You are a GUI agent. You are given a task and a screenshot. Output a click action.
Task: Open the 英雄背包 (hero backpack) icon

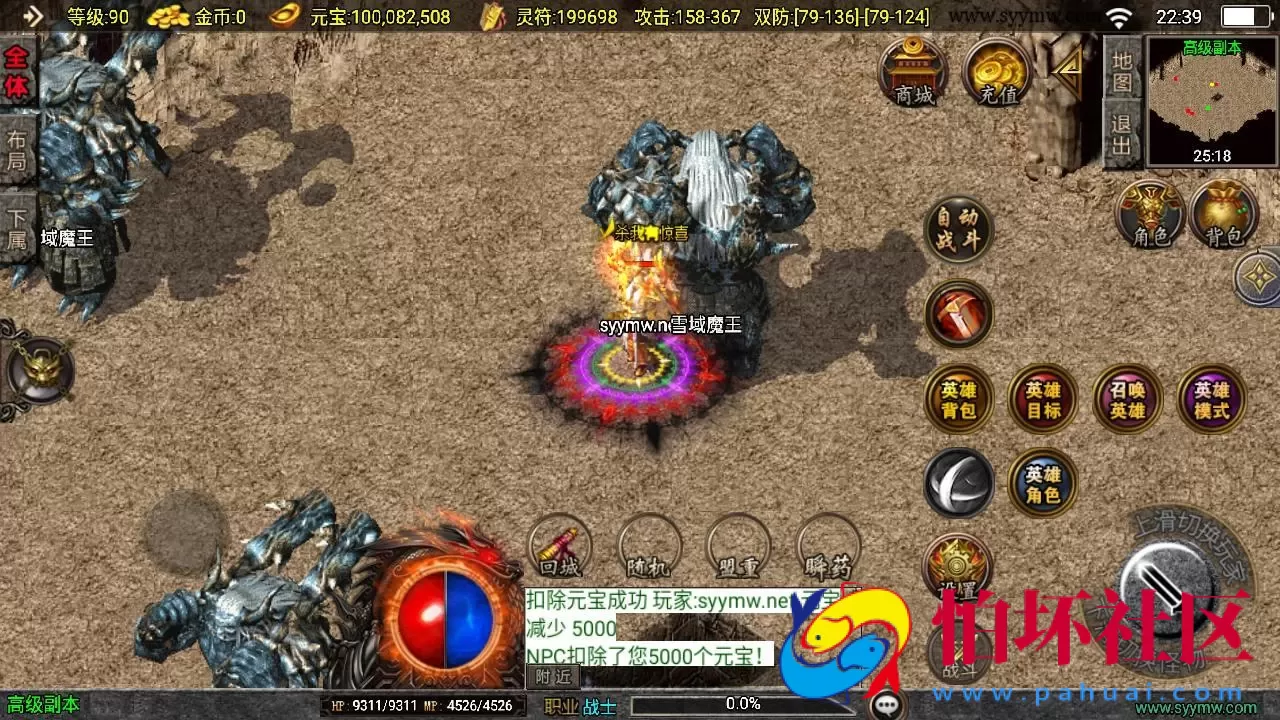point(959,398)
